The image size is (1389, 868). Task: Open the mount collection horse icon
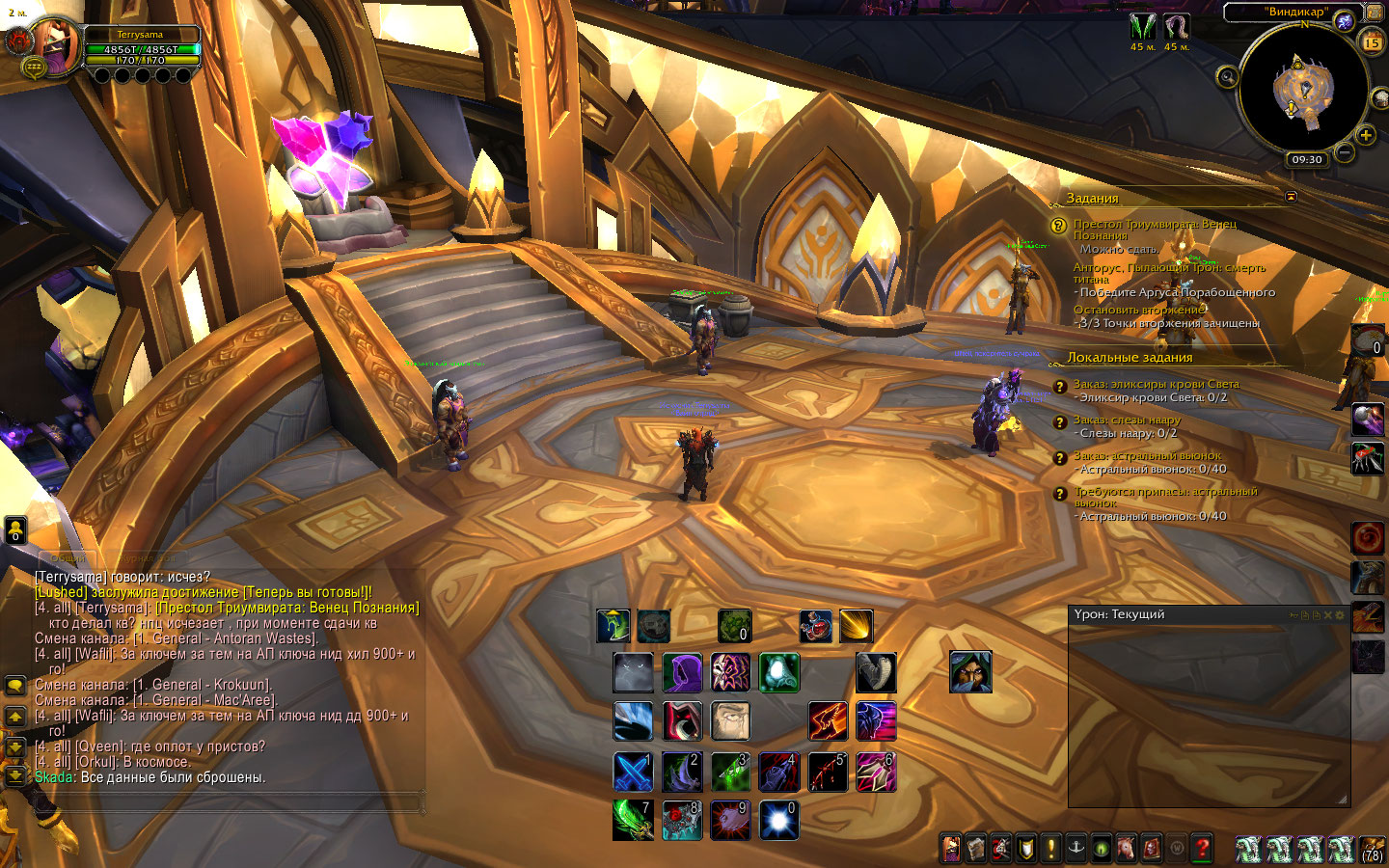tap(1127, 849)
